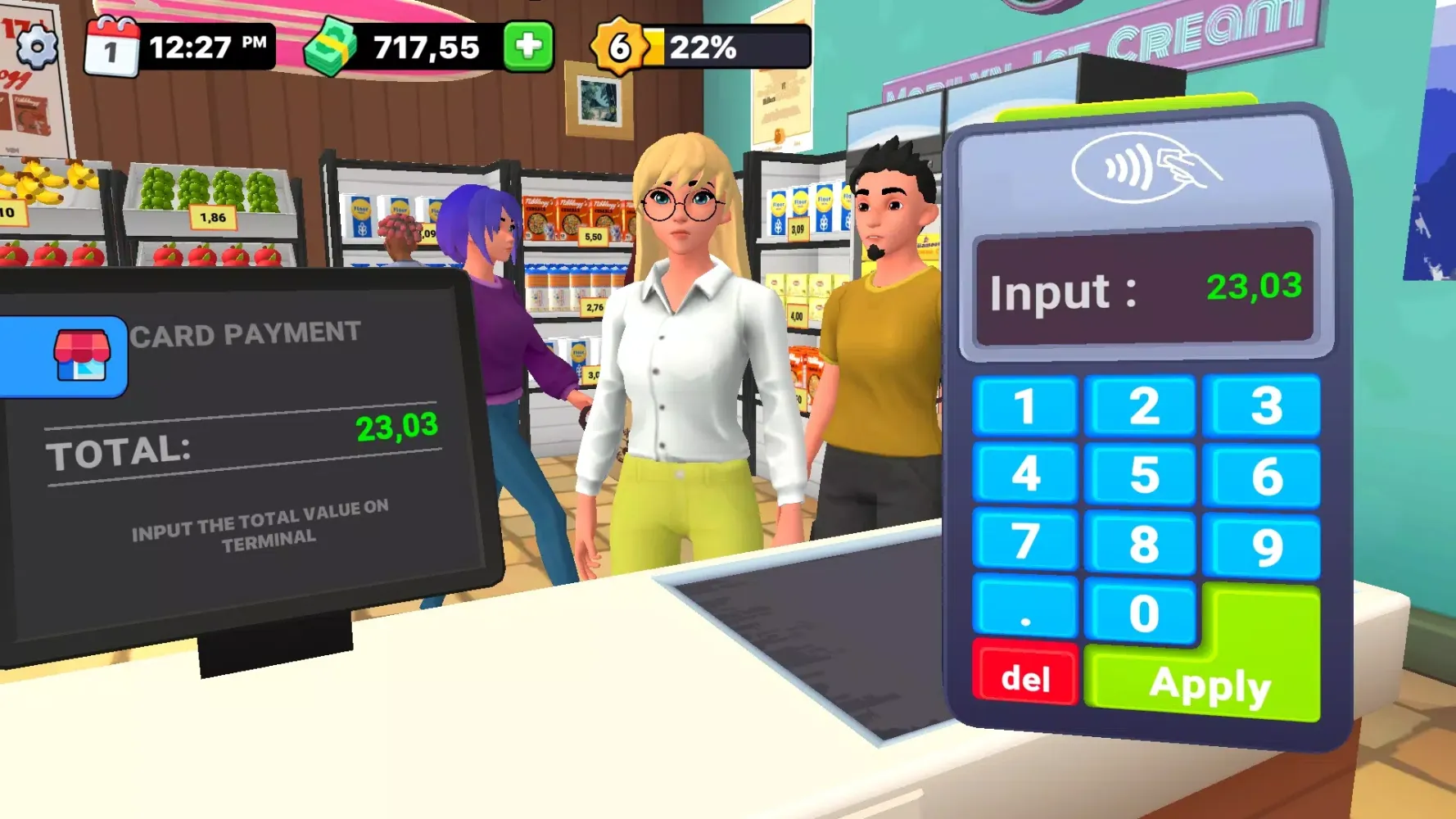The height and width of the screenshot is (819, 1456).
Task: Confirm payment with the green Apply button
Action: (1210, 685)
